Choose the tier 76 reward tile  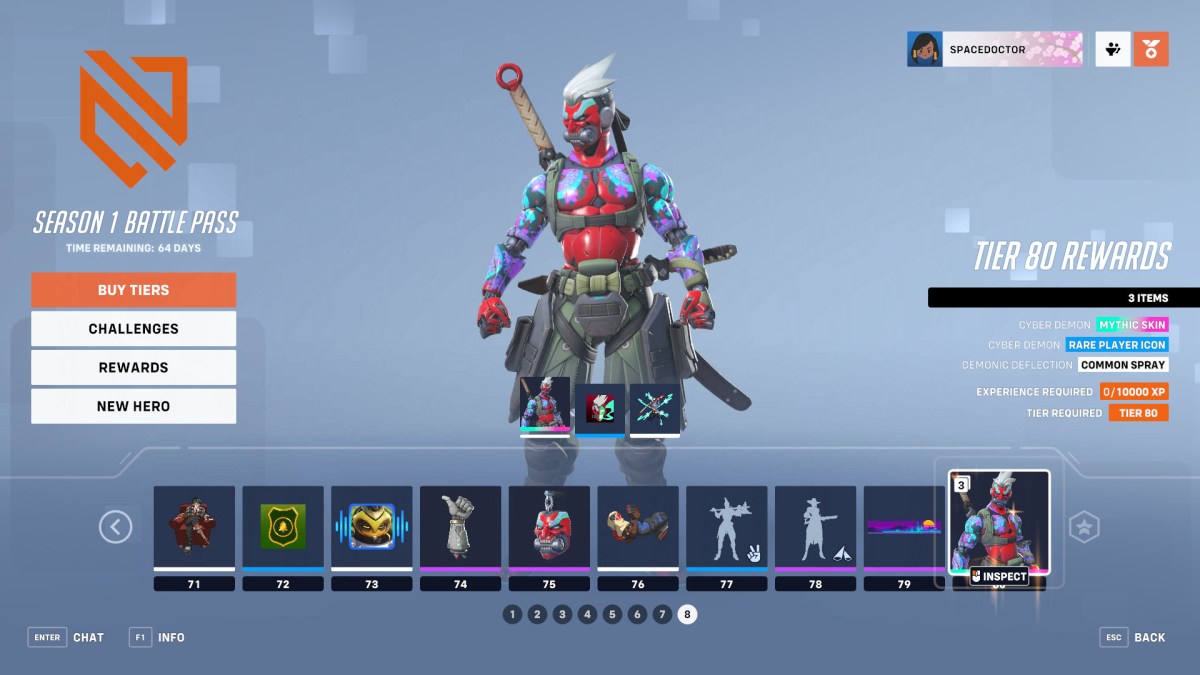pyautogui.click(x=638, y=527)
